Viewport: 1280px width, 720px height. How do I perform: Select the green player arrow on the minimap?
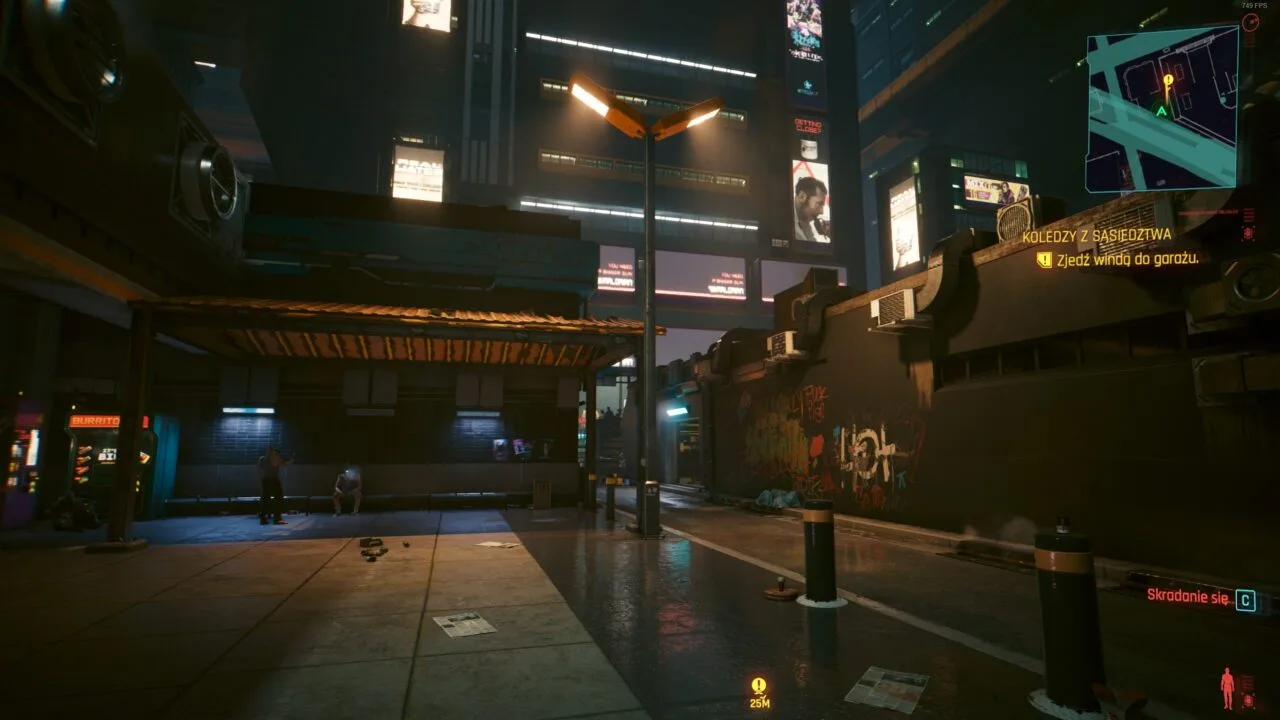[1161, 110]
